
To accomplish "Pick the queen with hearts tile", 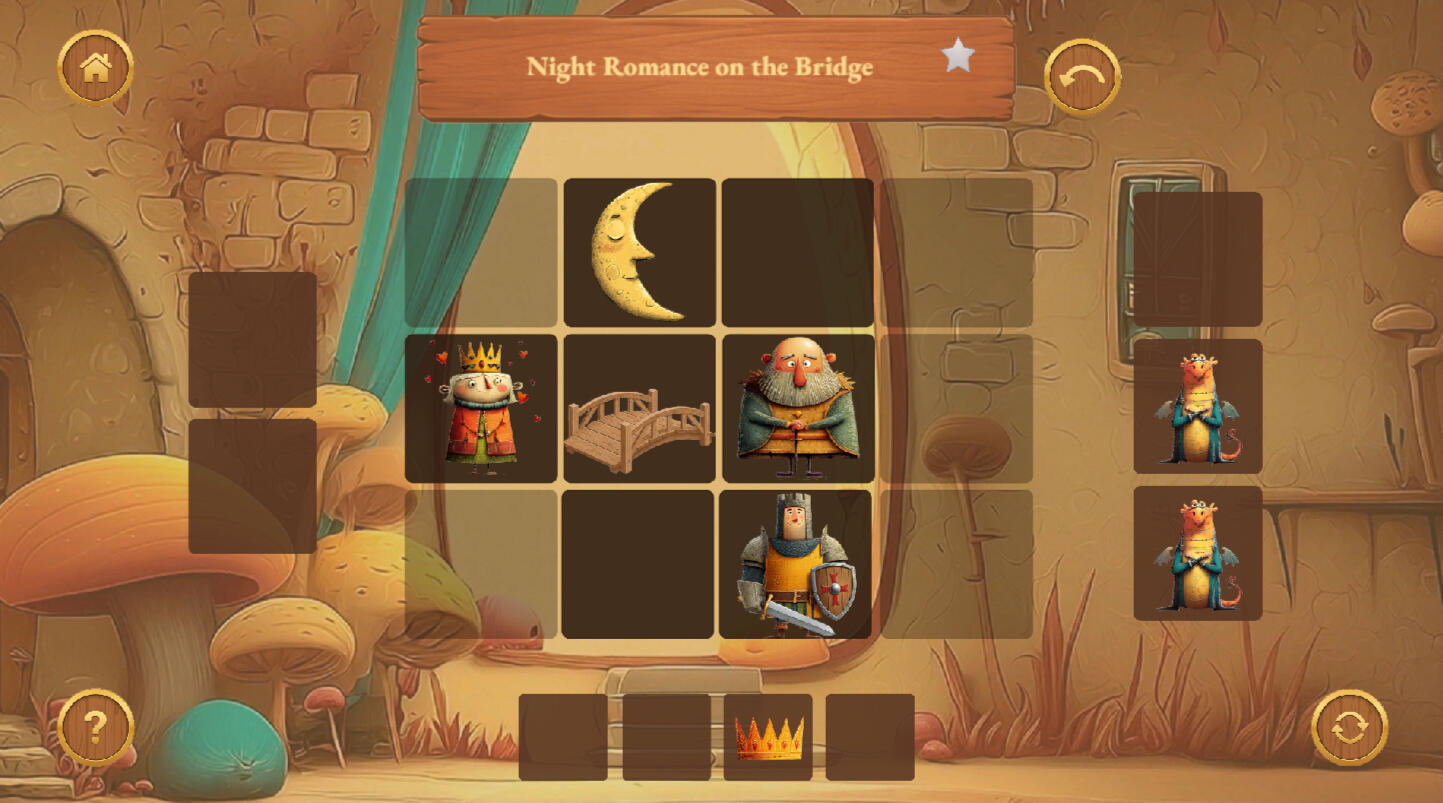I will click(481, 408).
